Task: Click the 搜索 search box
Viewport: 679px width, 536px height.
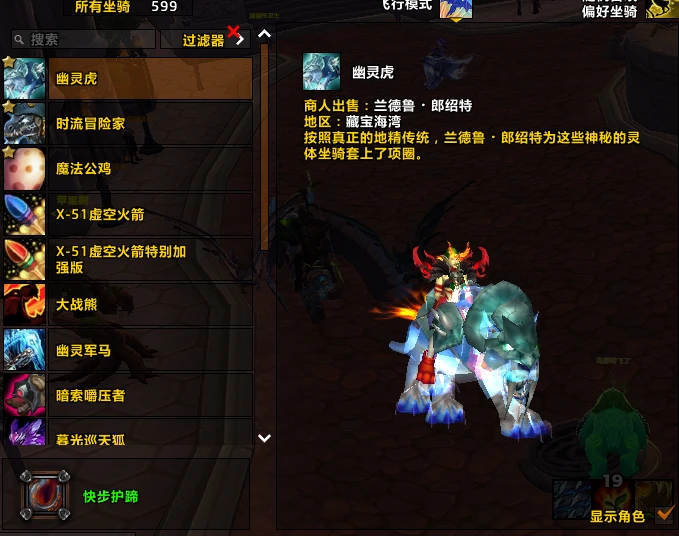Action: coord(85,40)
